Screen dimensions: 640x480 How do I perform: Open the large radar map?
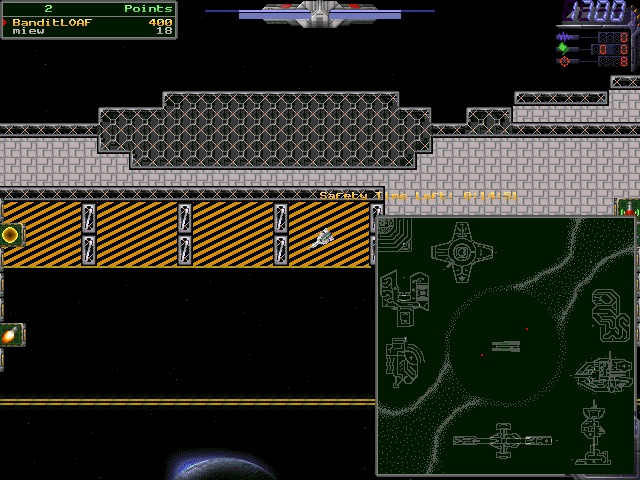pos(506,346)
